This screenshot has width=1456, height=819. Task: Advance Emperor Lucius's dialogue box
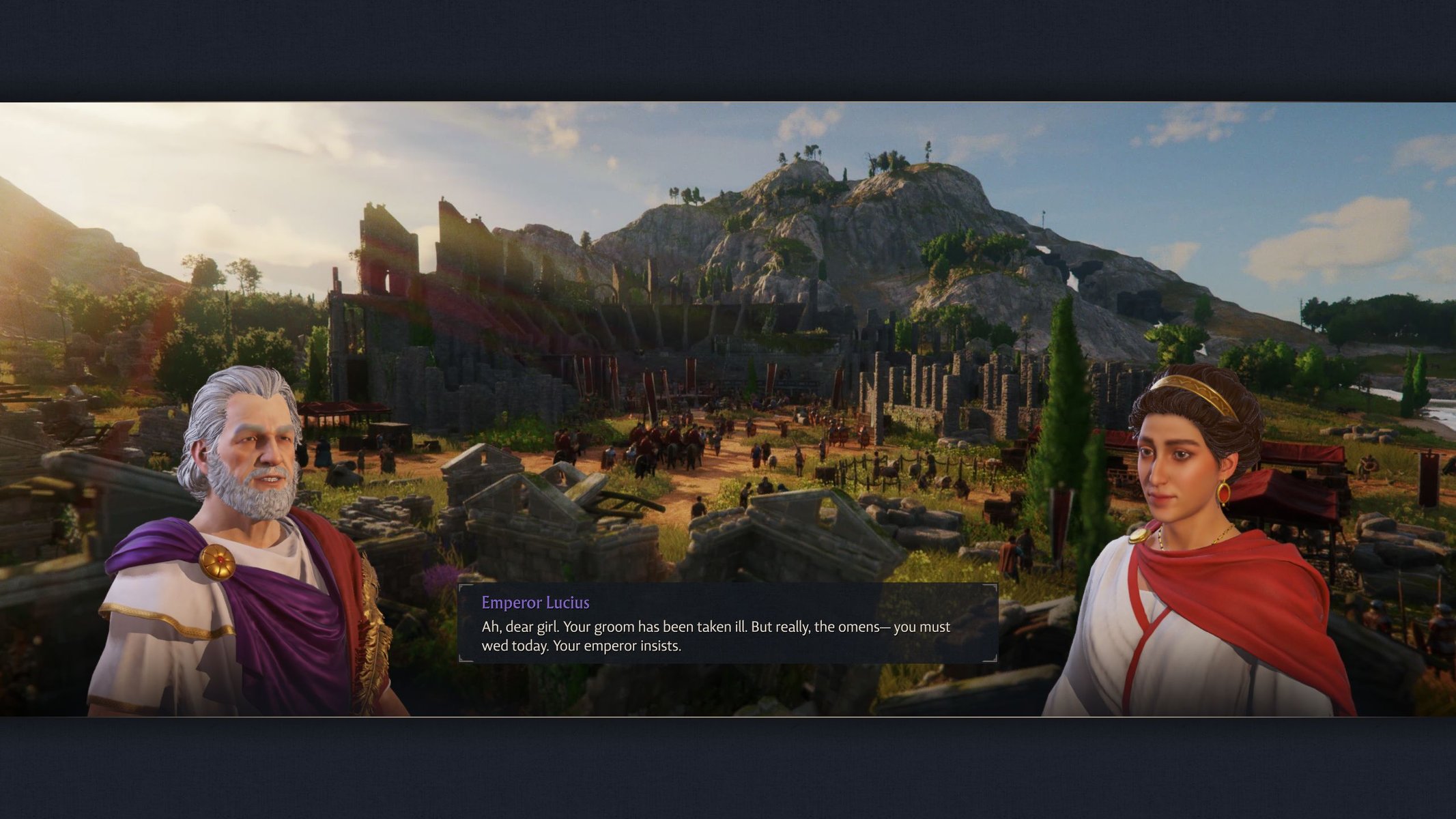728,624
